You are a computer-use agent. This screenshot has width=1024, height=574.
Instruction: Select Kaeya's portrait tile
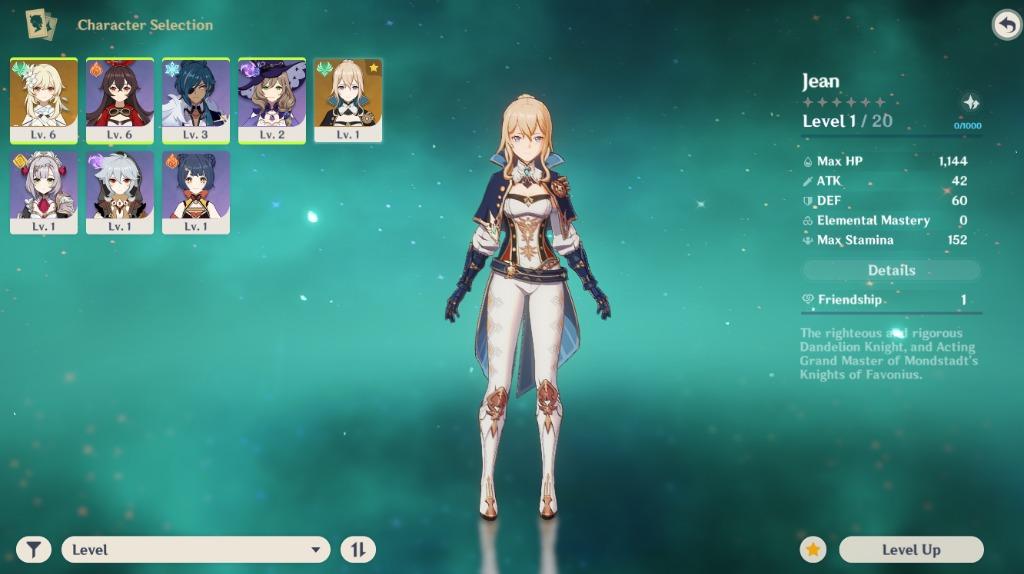click(196, 98)
